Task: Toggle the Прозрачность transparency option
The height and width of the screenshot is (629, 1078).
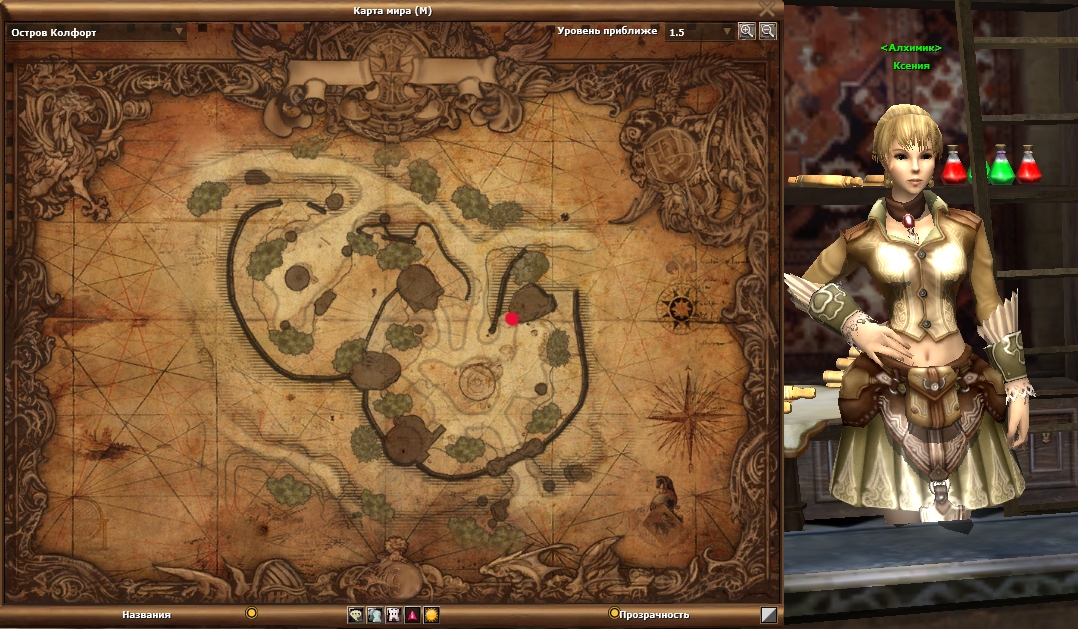Action: [x=614, y=614]
